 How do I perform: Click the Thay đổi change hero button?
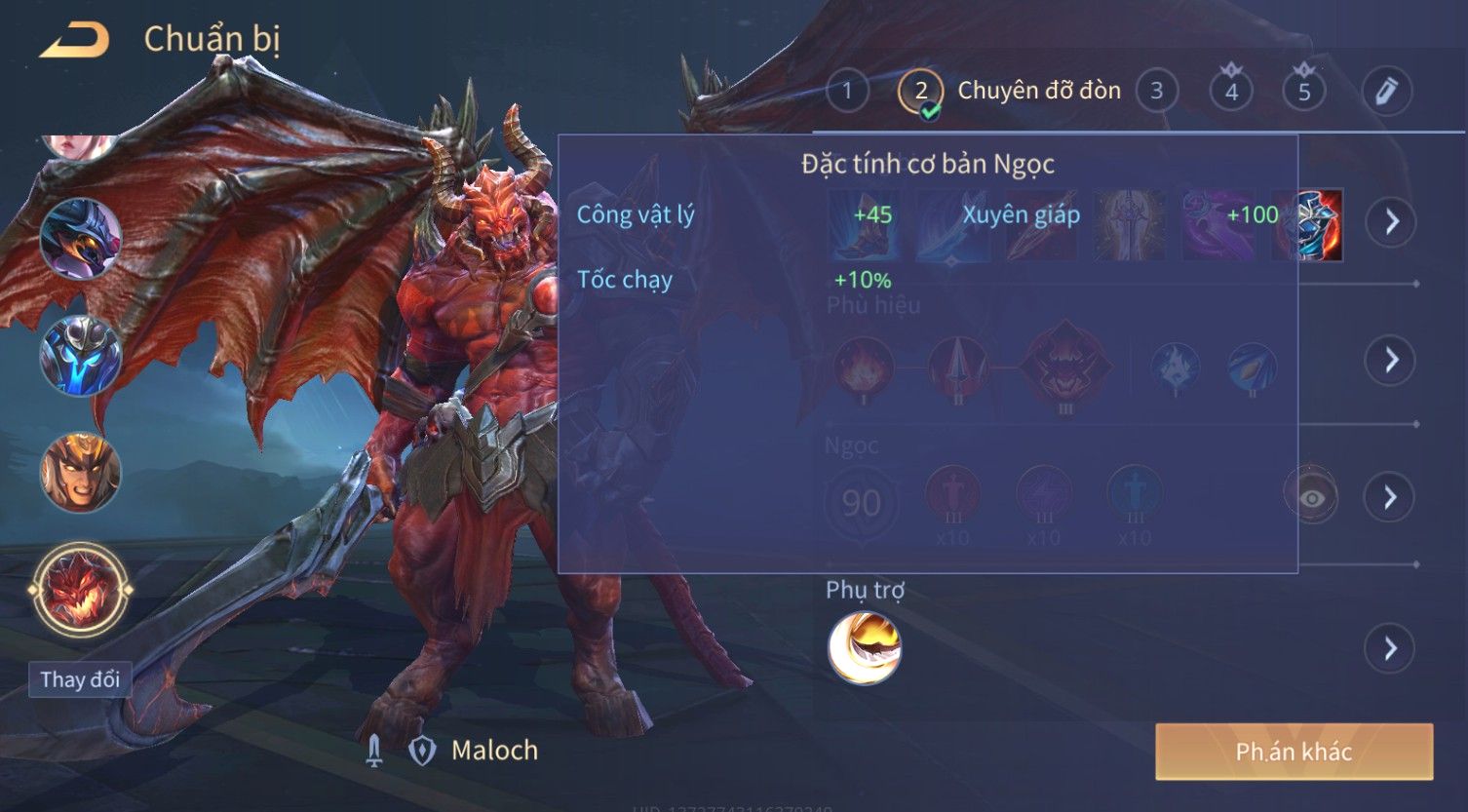pyautogui.click(x=80, y=679)
